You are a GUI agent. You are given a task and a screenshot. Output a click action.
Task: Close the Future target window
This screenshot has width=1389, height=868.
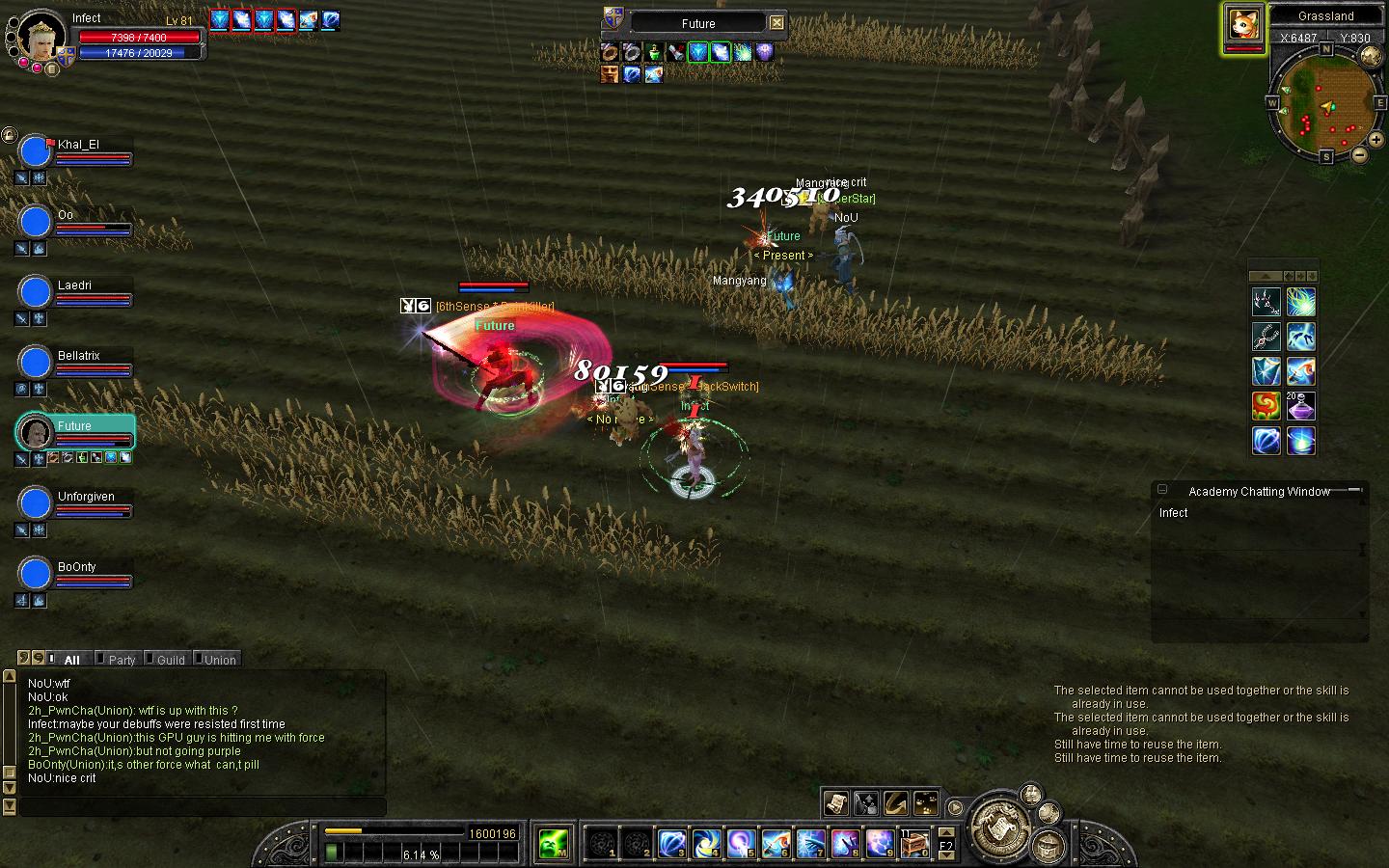[x=776, y=22]
